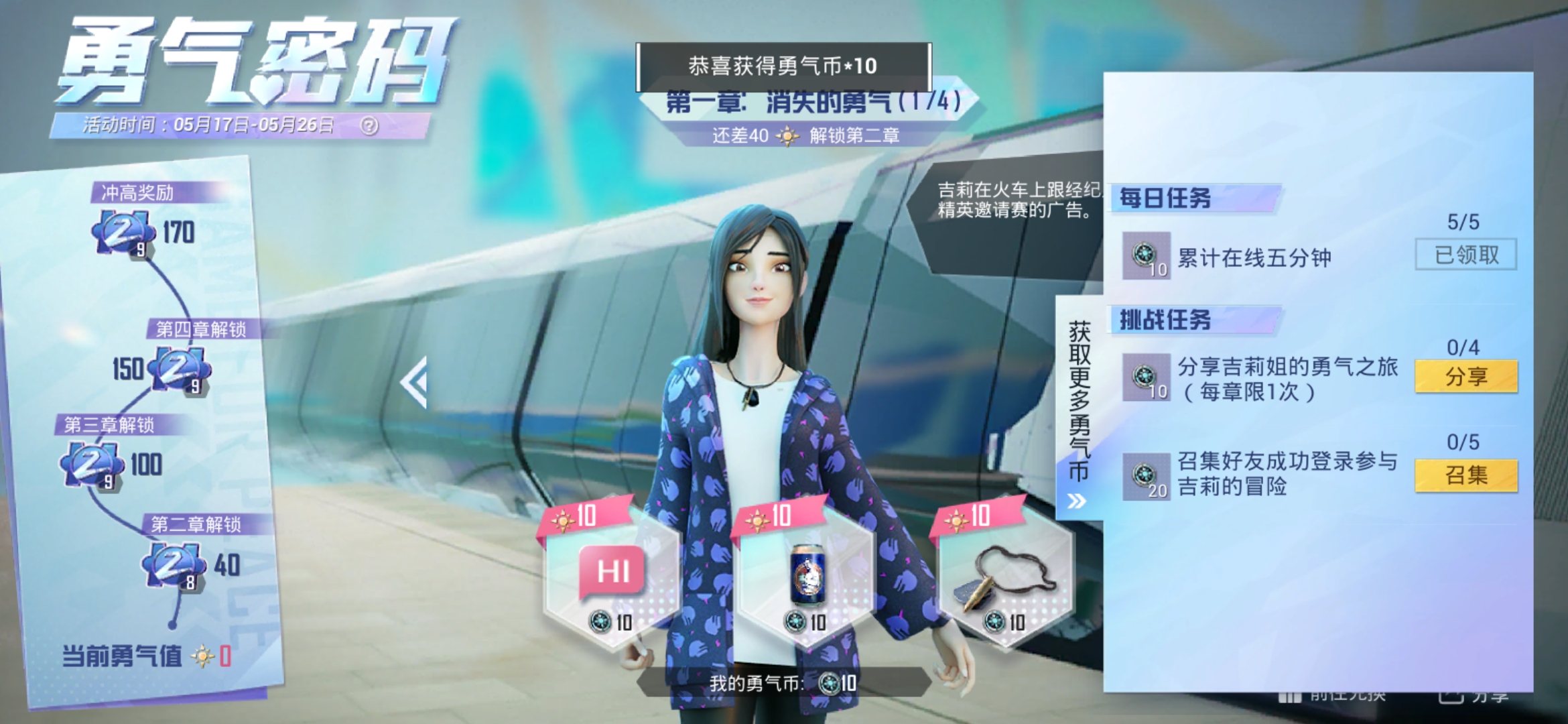This screenshot has width=1568, height=724.
Task: Open the 170 冲高奖励 reward crate
Action: click(123, 233)
